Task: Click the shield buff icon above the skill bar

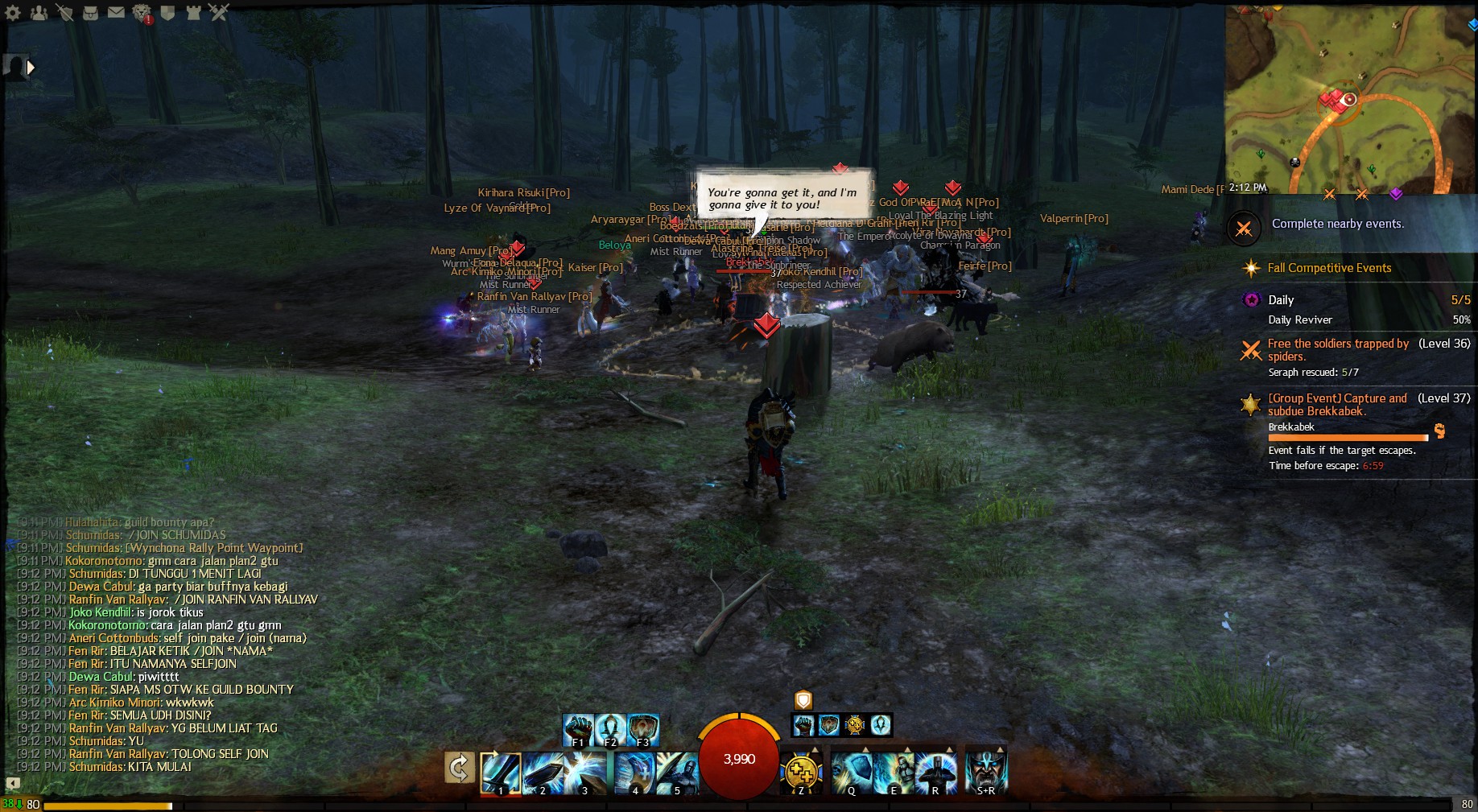Action: click(803, 700)
